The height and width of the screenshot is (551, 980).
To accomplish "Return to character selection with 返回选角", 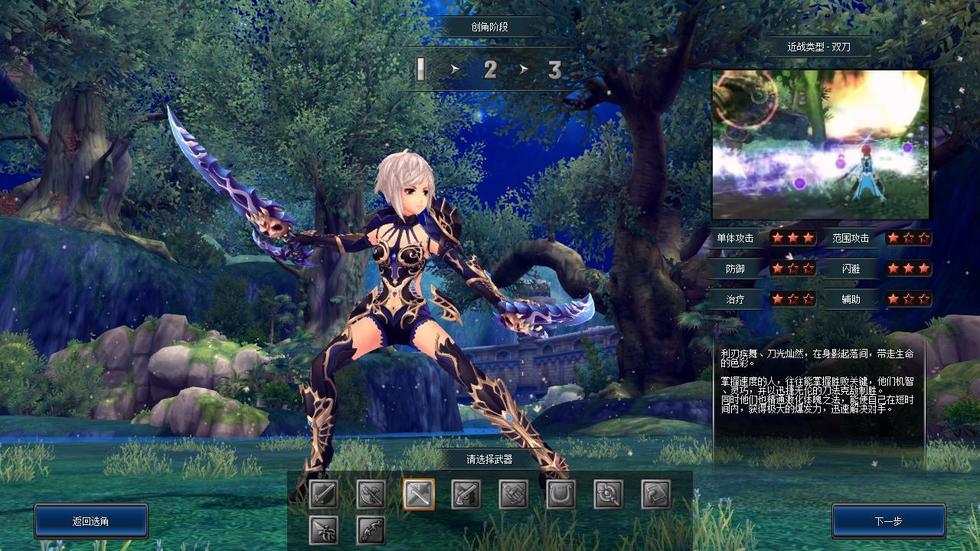I will 91,521.
